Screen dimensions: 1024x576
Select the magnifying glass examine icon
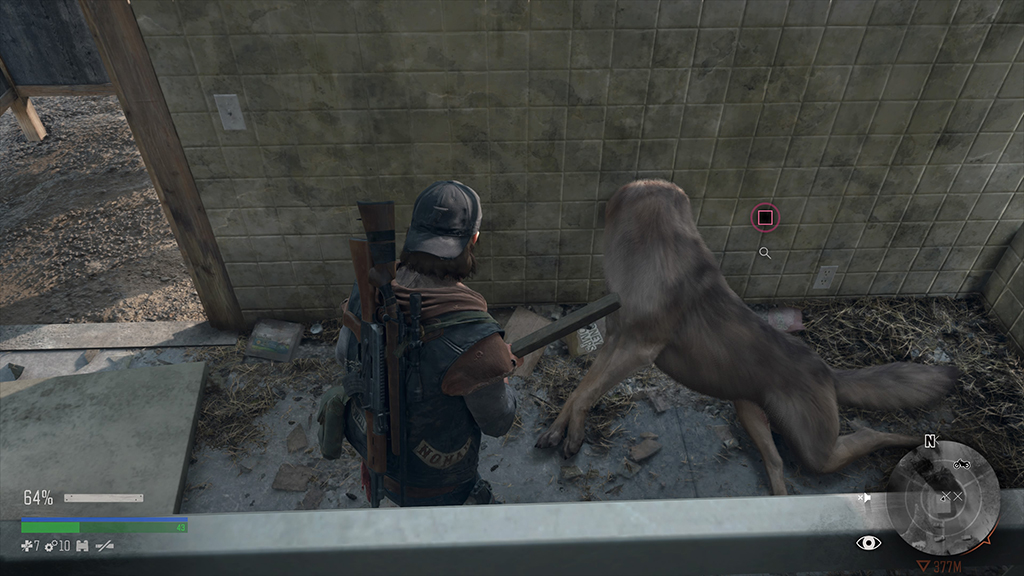point(765,254)
